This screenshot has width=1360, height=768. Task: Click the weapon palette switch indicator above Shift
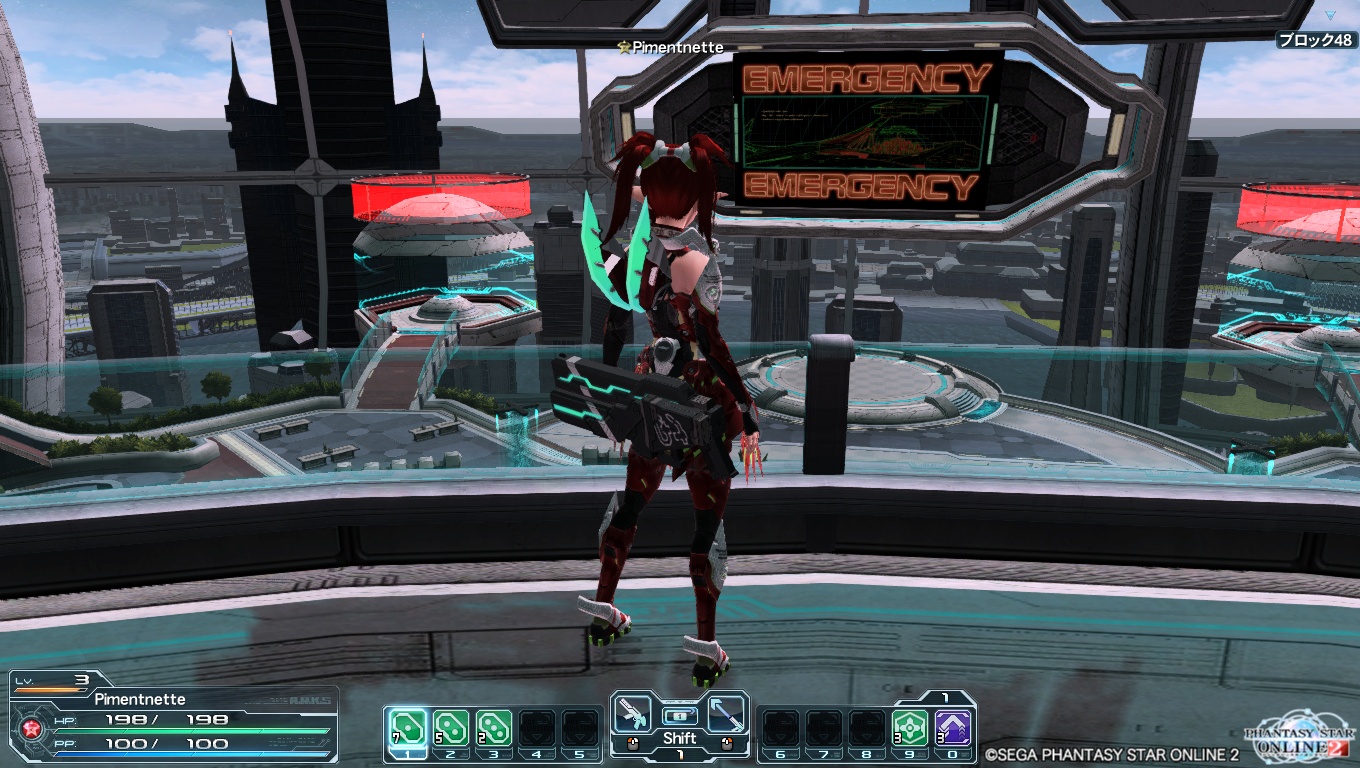680,715
